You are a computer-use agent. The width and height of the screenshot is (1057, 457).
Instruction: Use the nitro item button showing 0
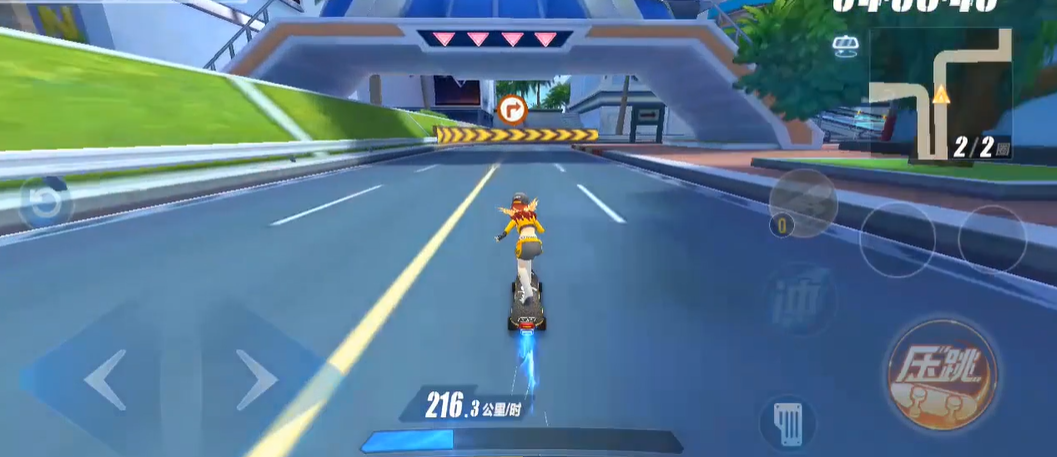click(x=802, y=203)
